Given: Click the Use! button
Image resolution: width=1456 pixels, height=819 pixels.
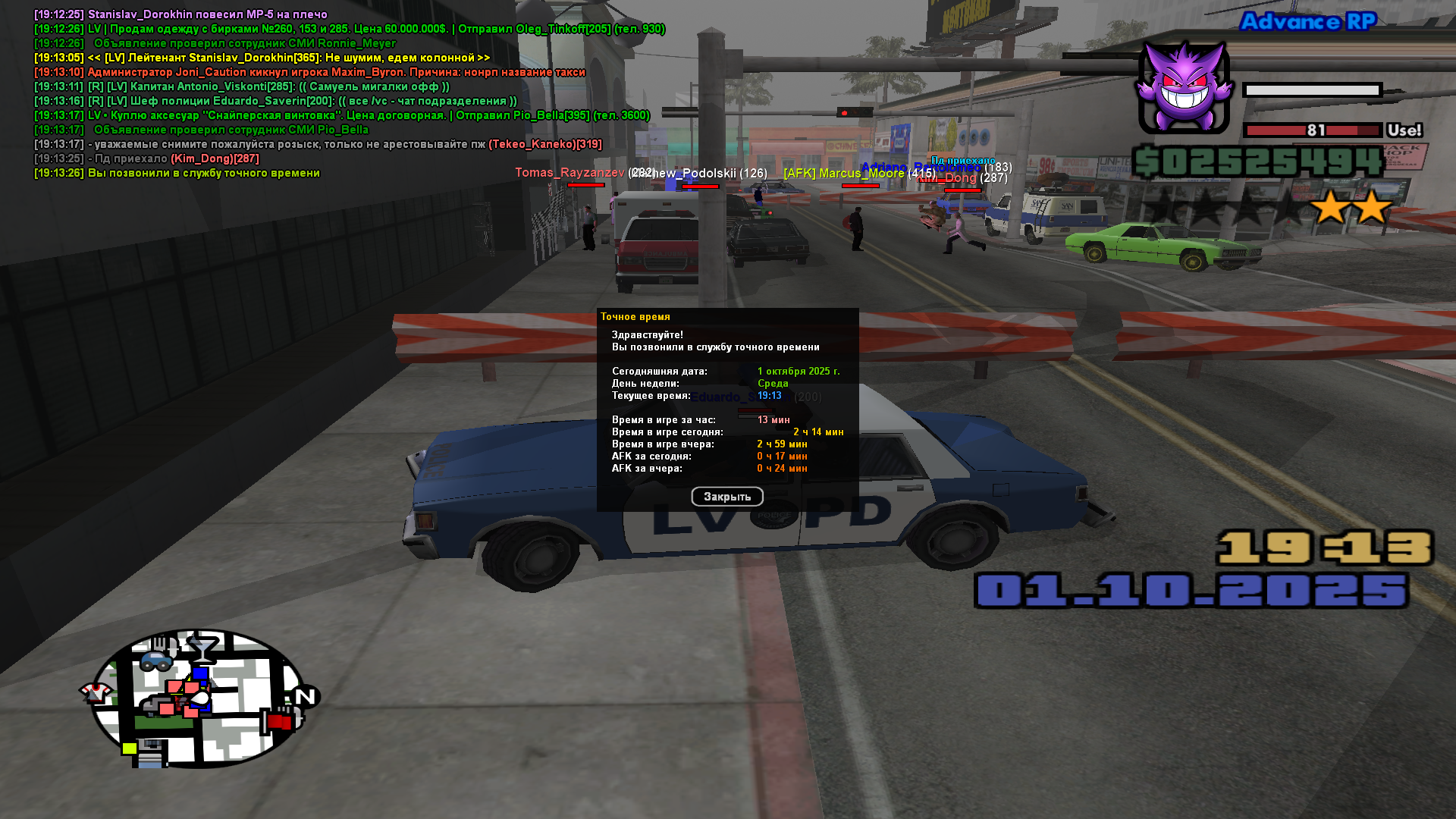Looking at the screenshot, I should point(1404,130).
